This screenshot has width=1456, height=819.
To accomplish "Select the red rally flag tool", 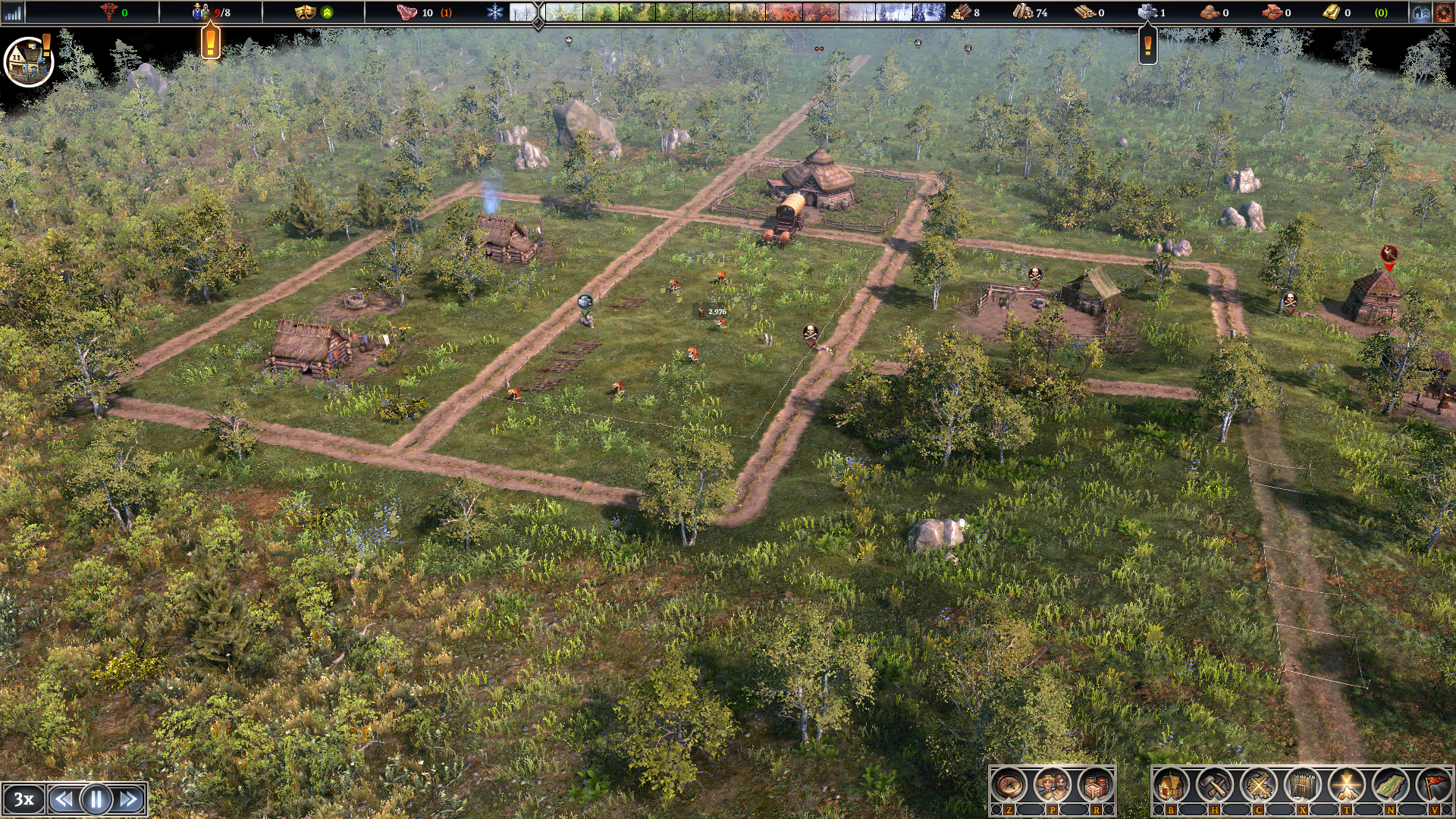I will (x=1434, y=786).
